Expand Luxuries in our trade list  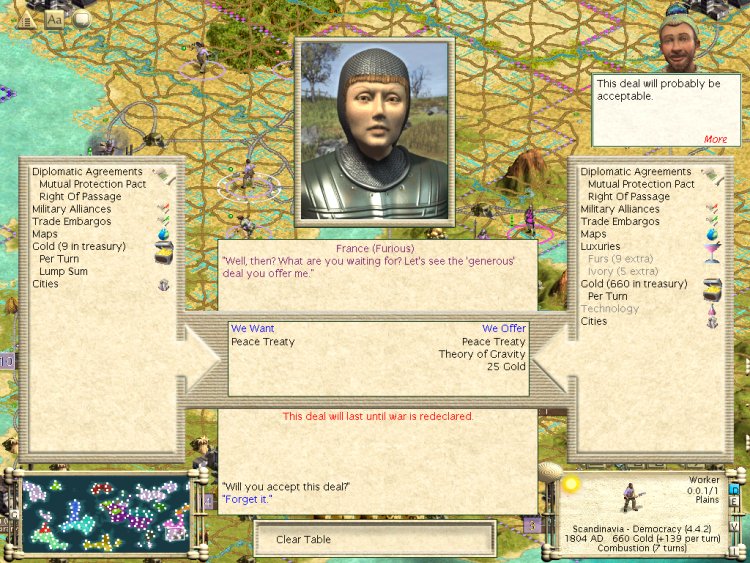(x=600, y=246)
